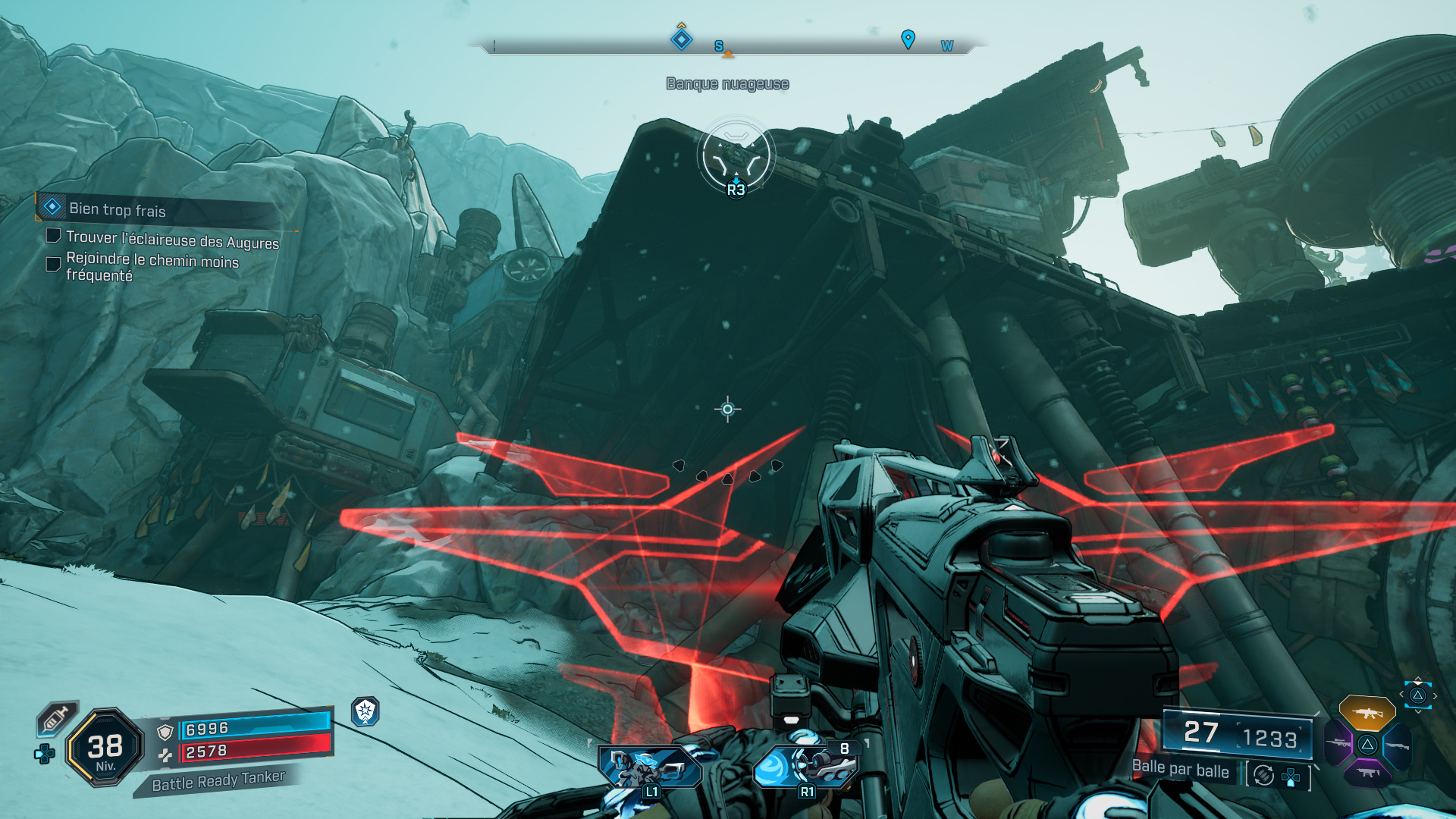The width and height of the screenshot is (1456, 819).
Task: Select the "Bien trop frais" quest tracker
Action: click(x=118, y=209)
